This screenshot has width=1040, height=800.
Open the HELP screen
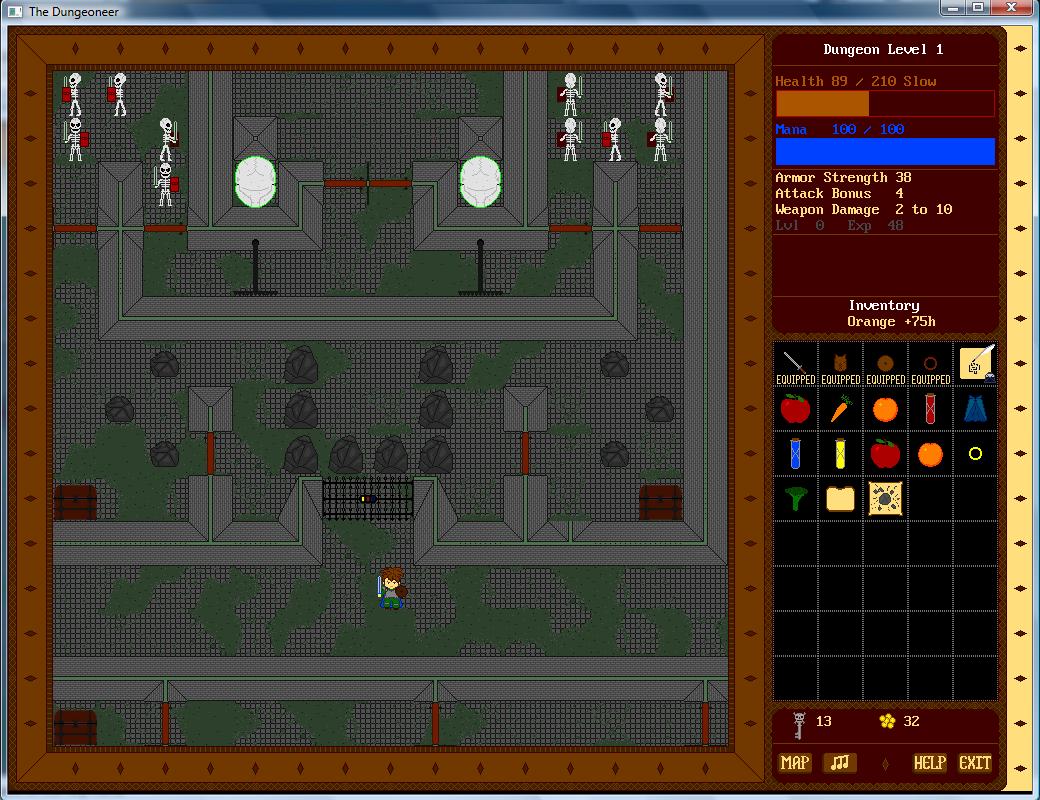pos(929,763)
